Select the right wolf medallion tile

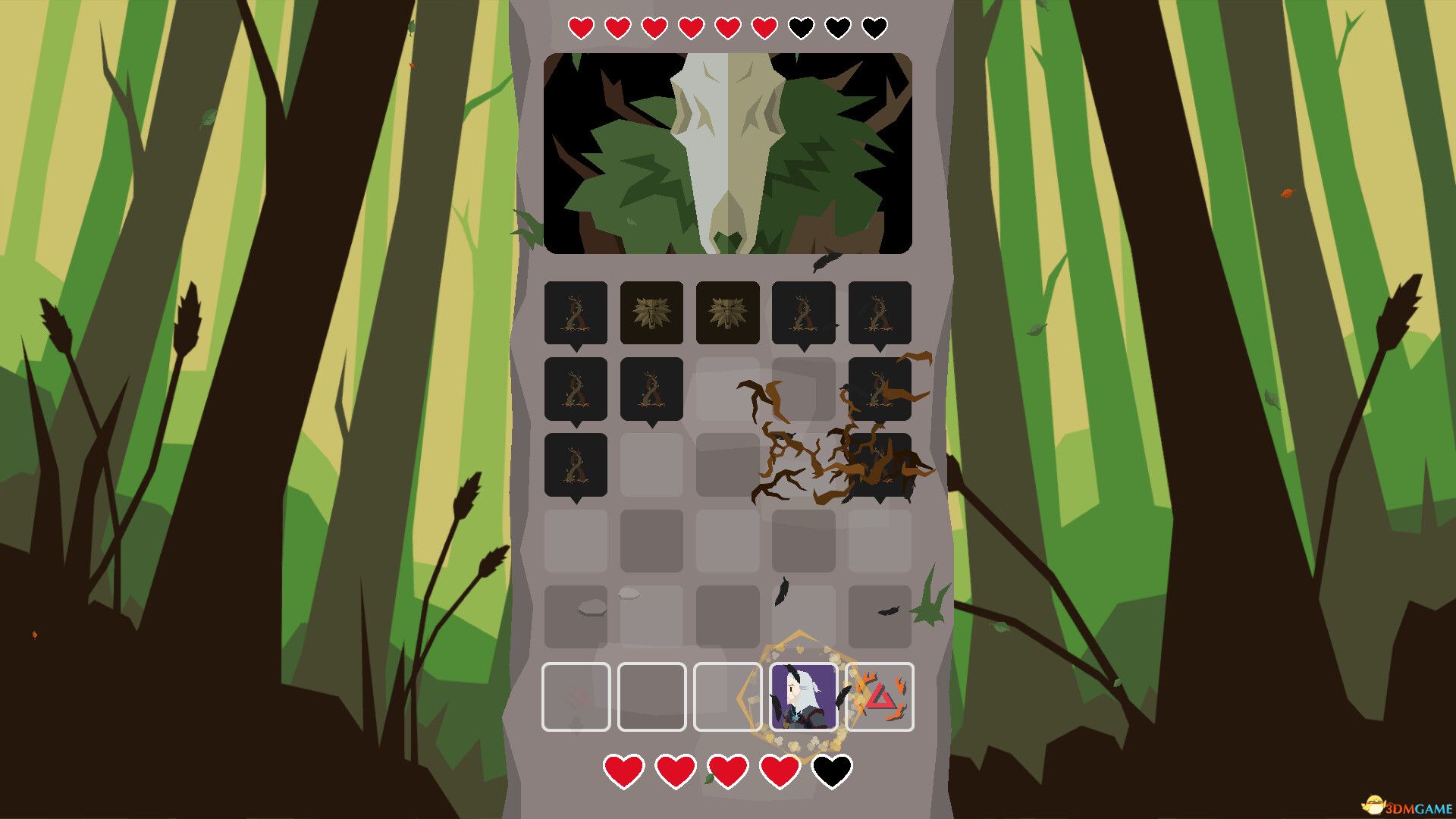pos(729,313)
